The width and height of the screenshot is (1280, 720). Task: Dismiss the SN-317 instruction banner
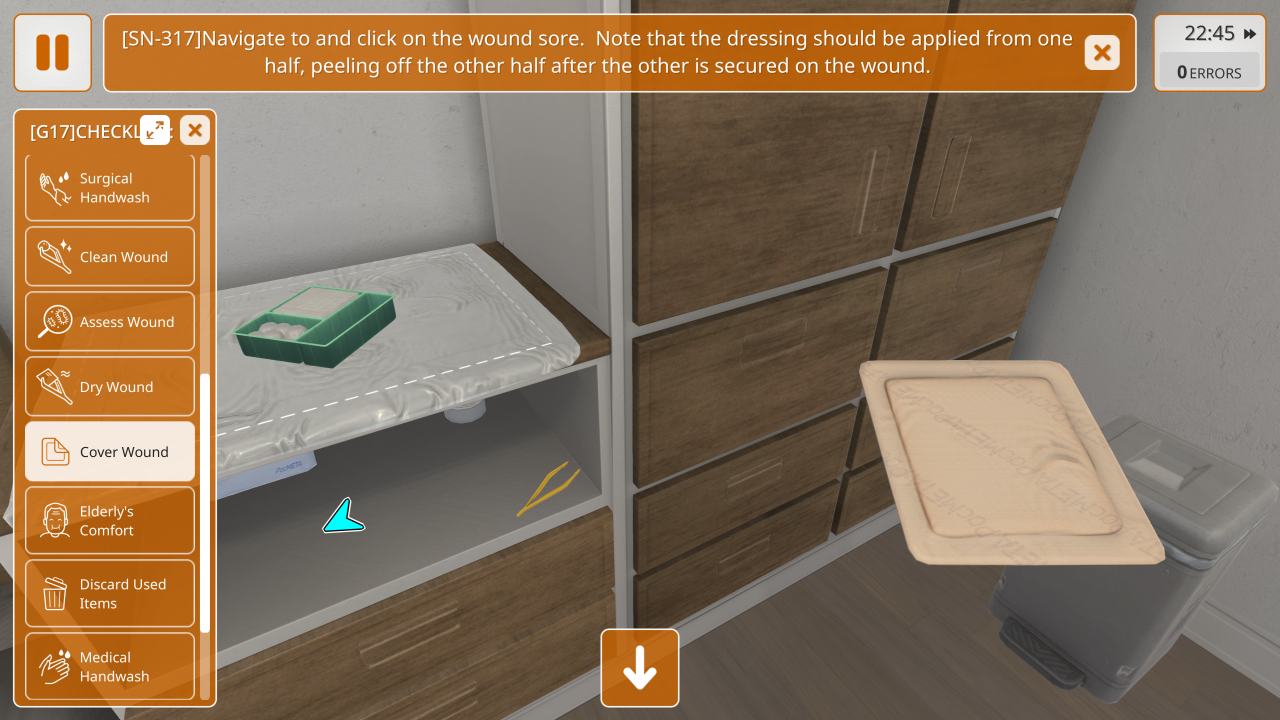pos(1101,53)
